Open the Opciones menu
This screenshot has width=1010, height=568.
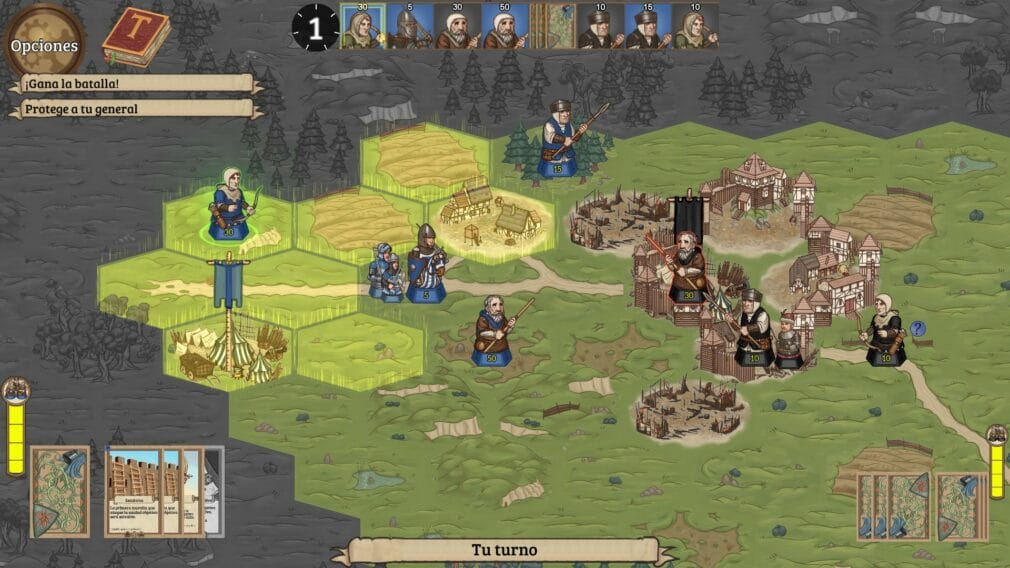tap(44, 44)
